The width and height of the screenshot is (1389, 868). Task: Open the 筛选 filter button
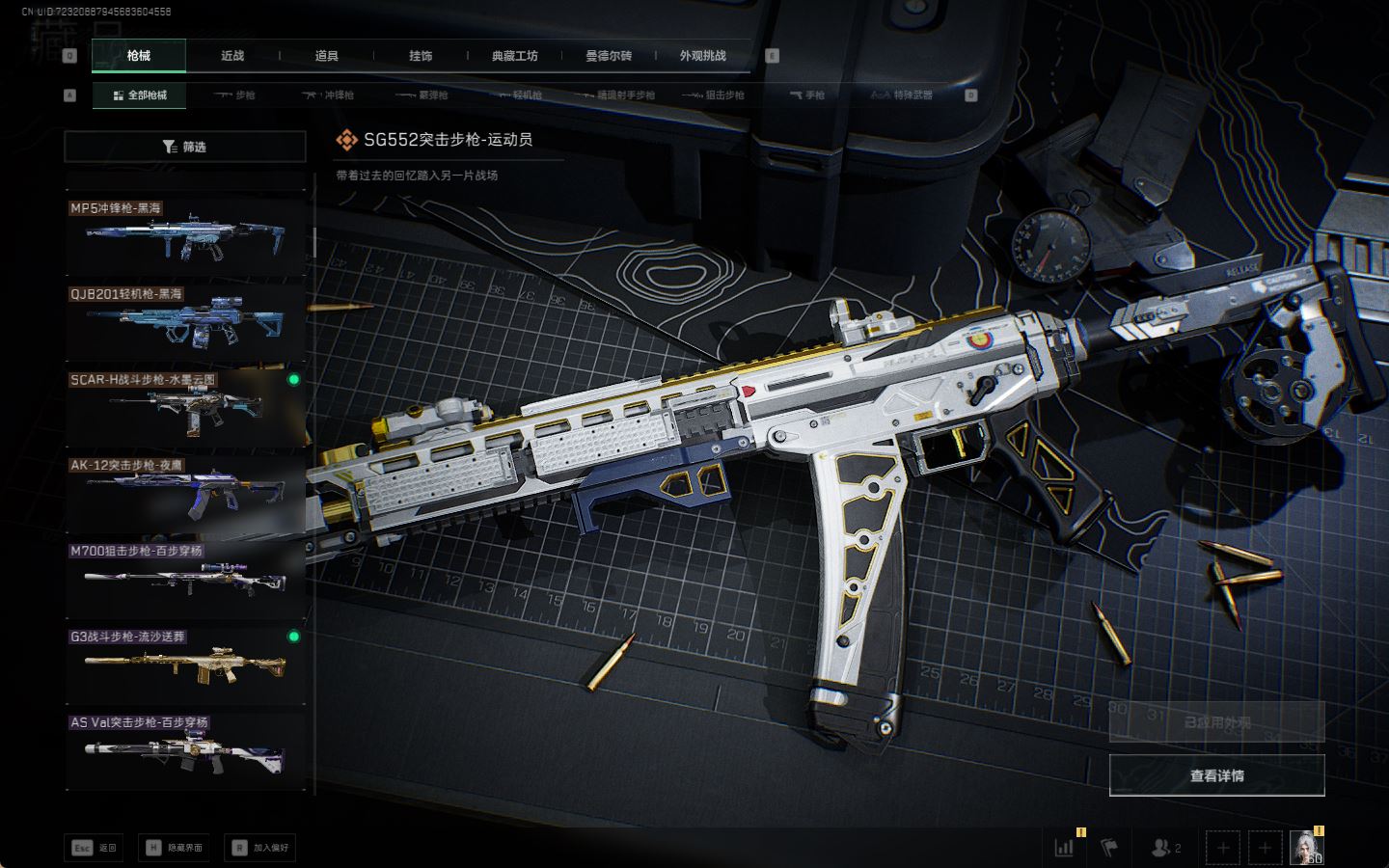click(x=184, y=147)
